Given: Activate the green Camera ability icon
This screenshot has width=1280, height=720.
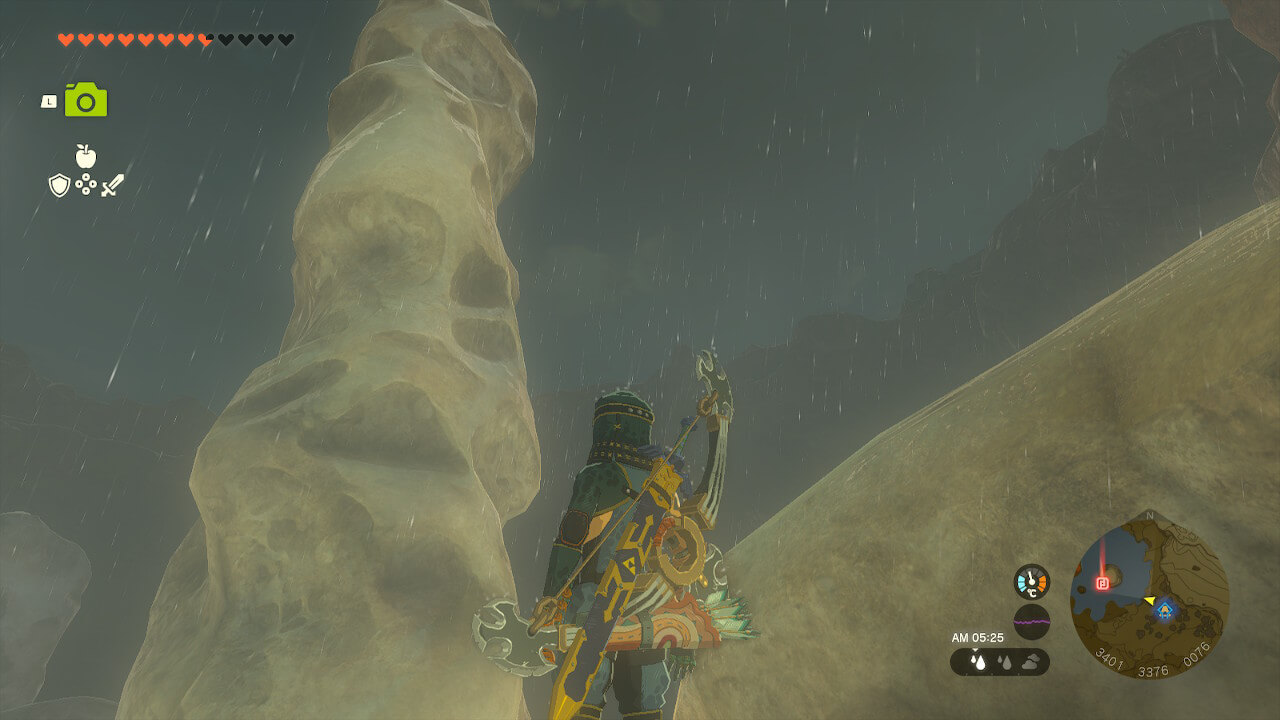Looking at the screenshot, I should [86, 100].
